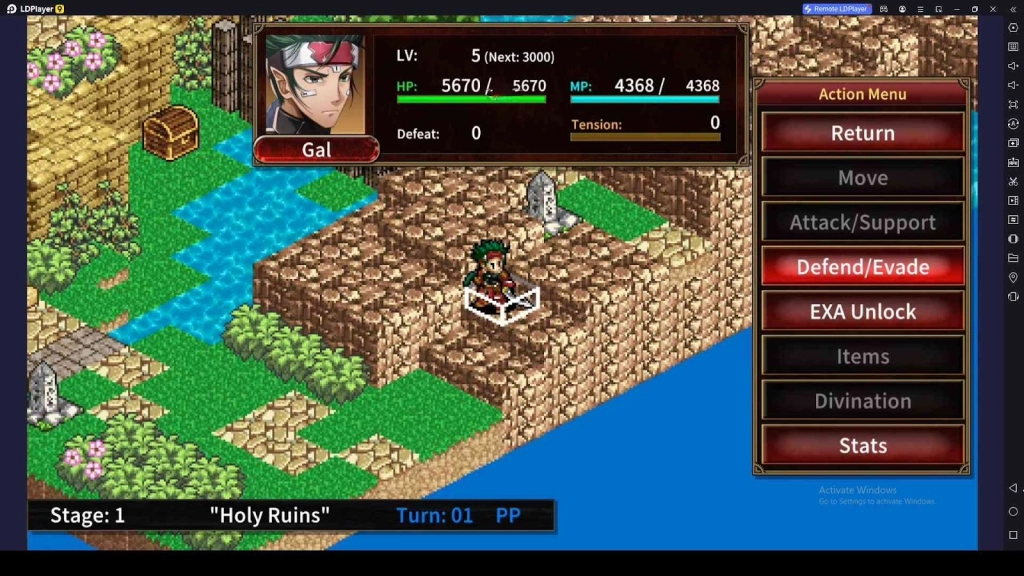Screen dimensions: 1024x576
Task: Choose Return in the Action Menu
Action: click(862, 133)
